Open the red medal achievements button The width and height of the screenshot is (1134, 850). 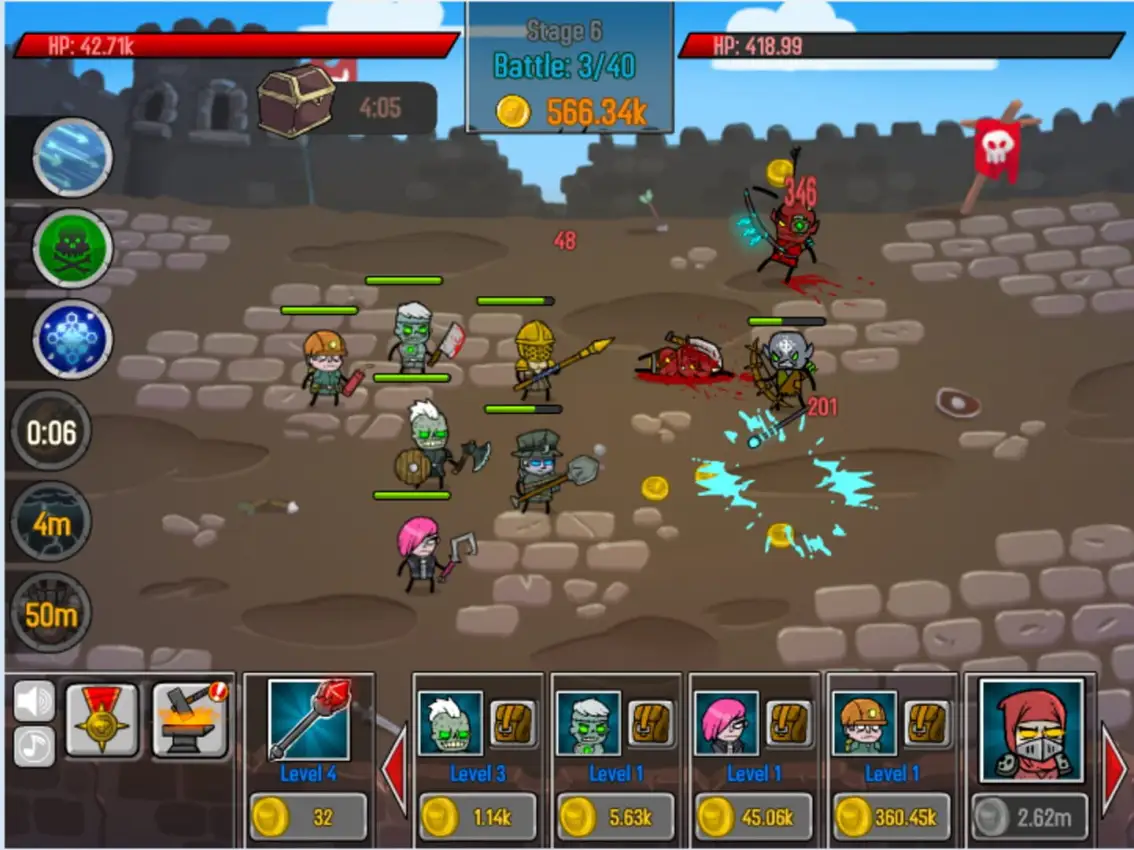coord(101,719)
